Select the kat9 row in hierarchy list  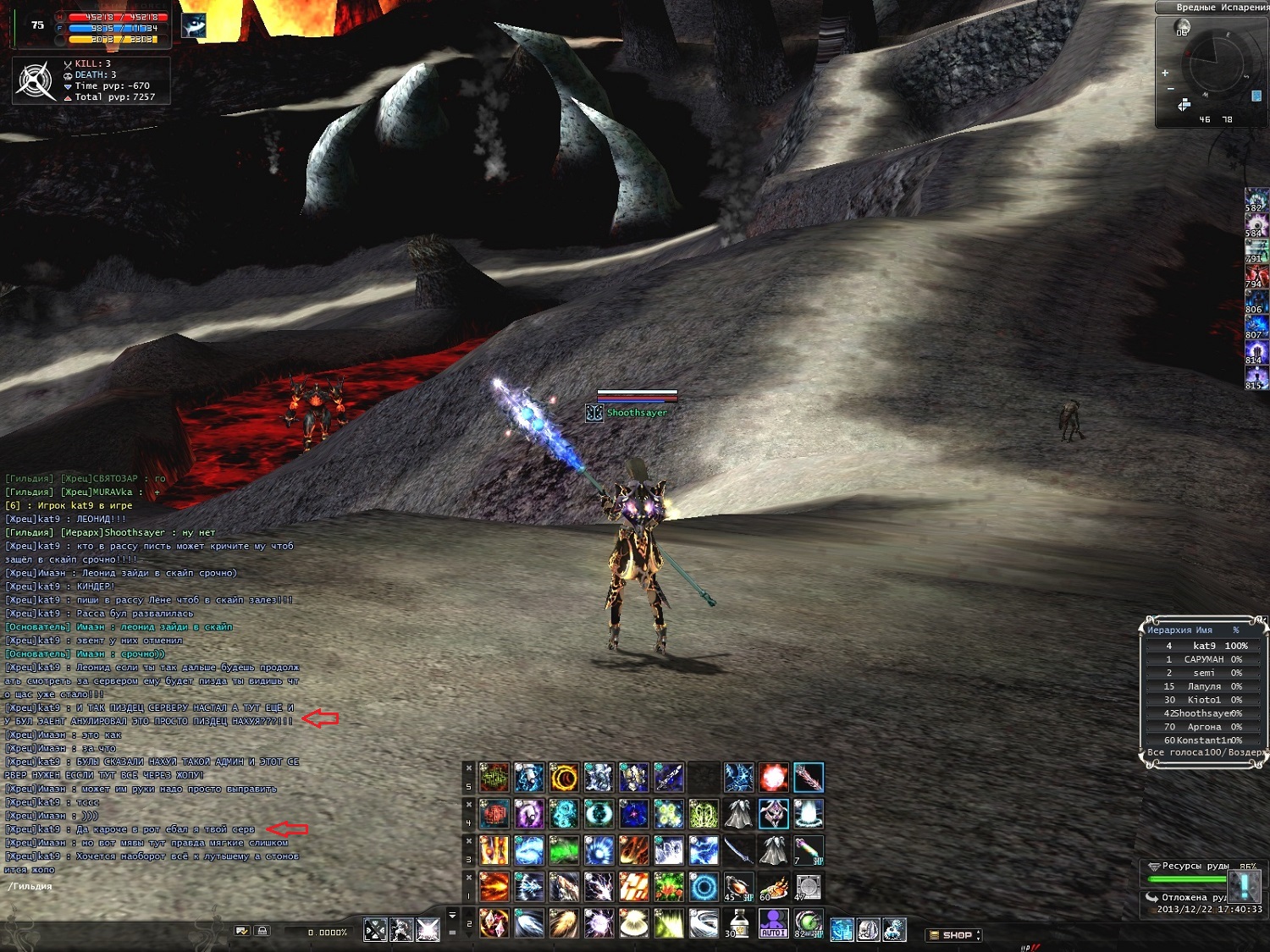point(1204,646)
